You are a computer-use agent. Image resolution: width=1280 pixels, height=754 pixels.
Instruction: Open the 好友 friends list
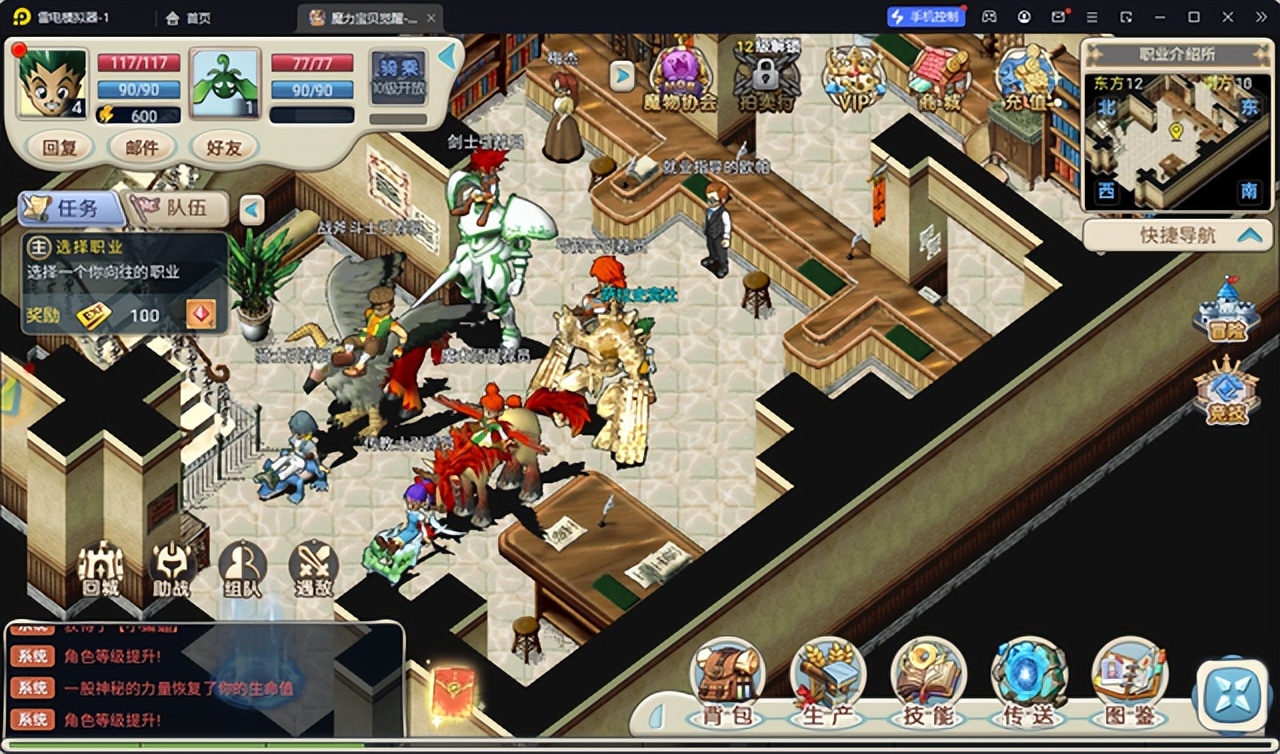click(x=223, y=148)
